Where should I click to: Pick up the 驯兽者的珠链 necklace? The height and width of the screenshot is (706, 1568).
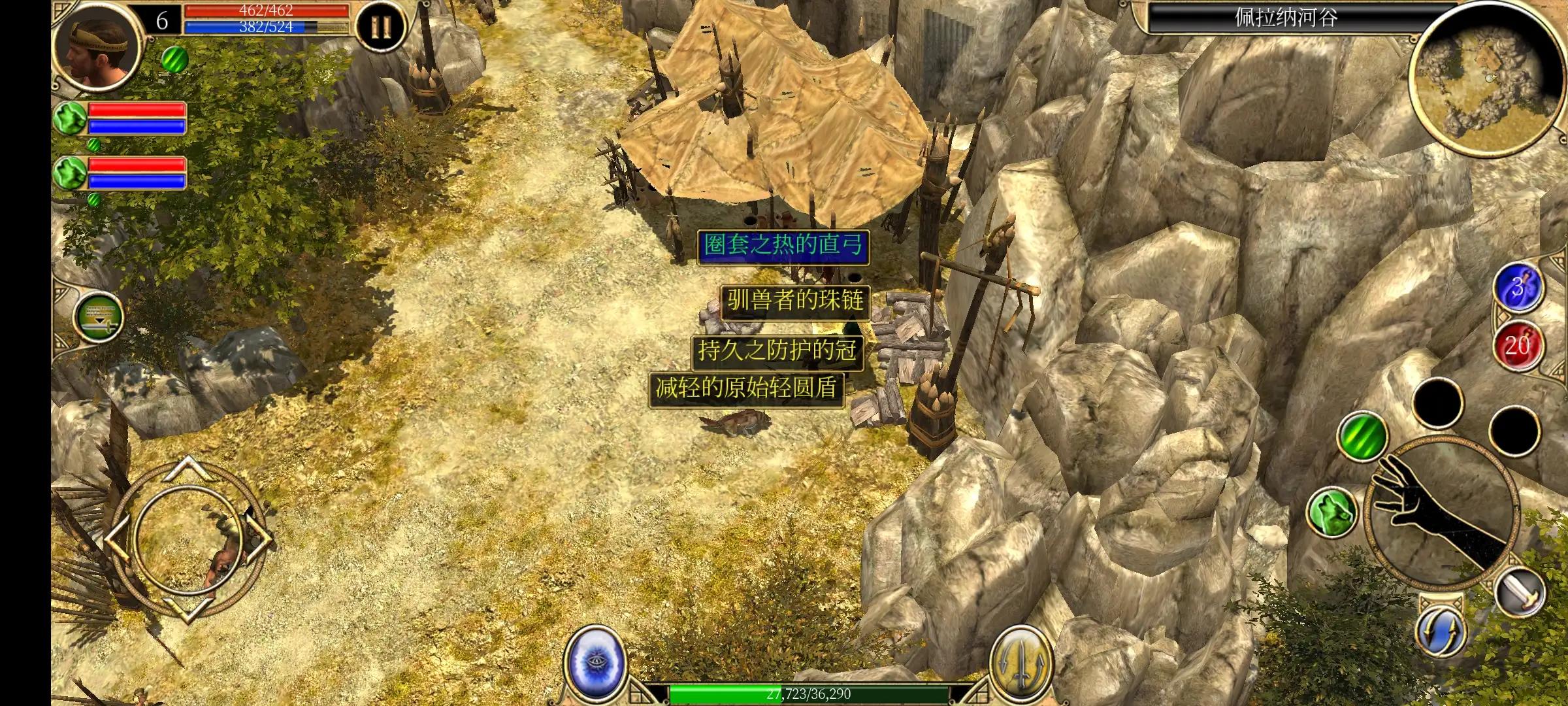tap(795, 301)
